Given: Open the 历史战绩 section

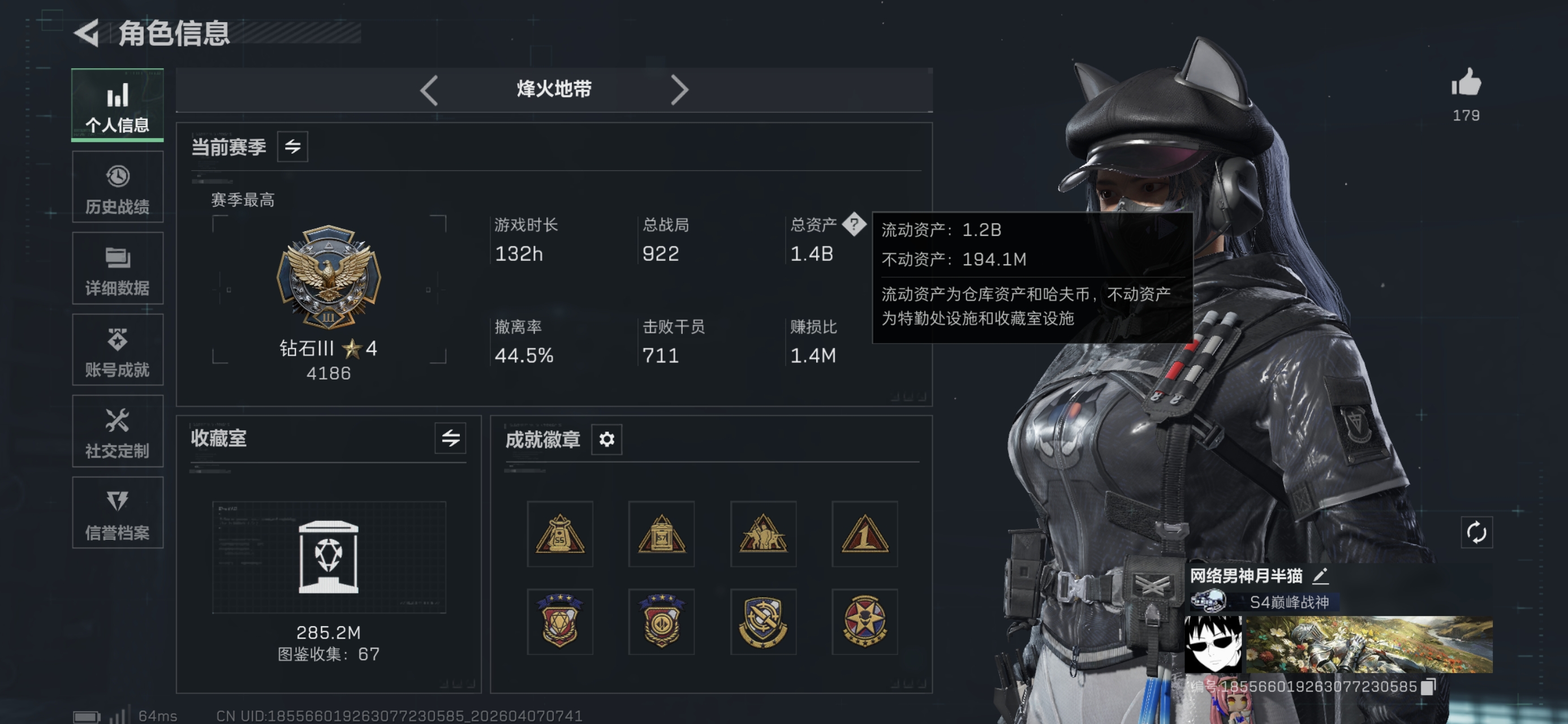Looking at the screenshot, I should click(117, 186).
